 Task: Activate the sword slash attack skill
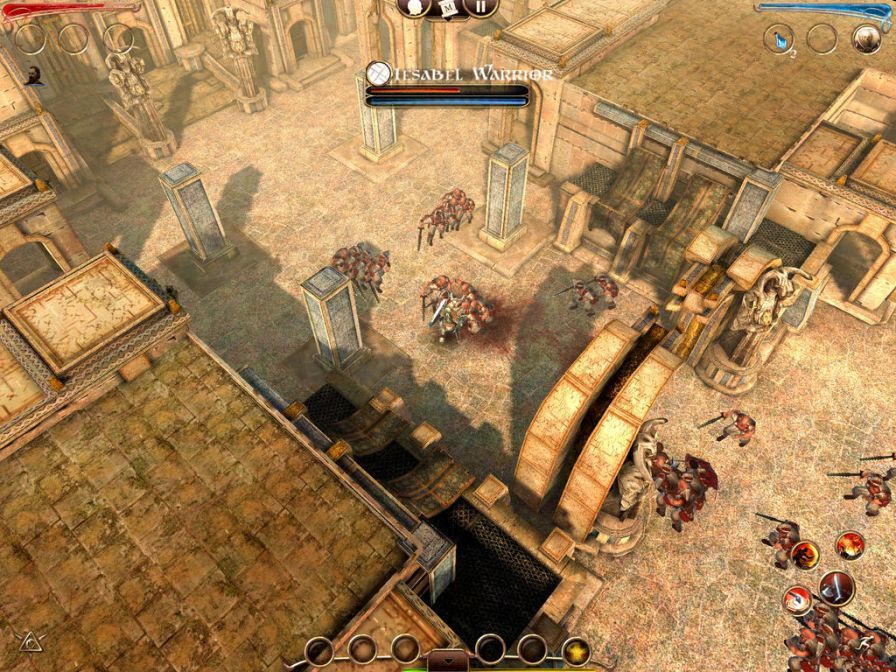point(835,587)
